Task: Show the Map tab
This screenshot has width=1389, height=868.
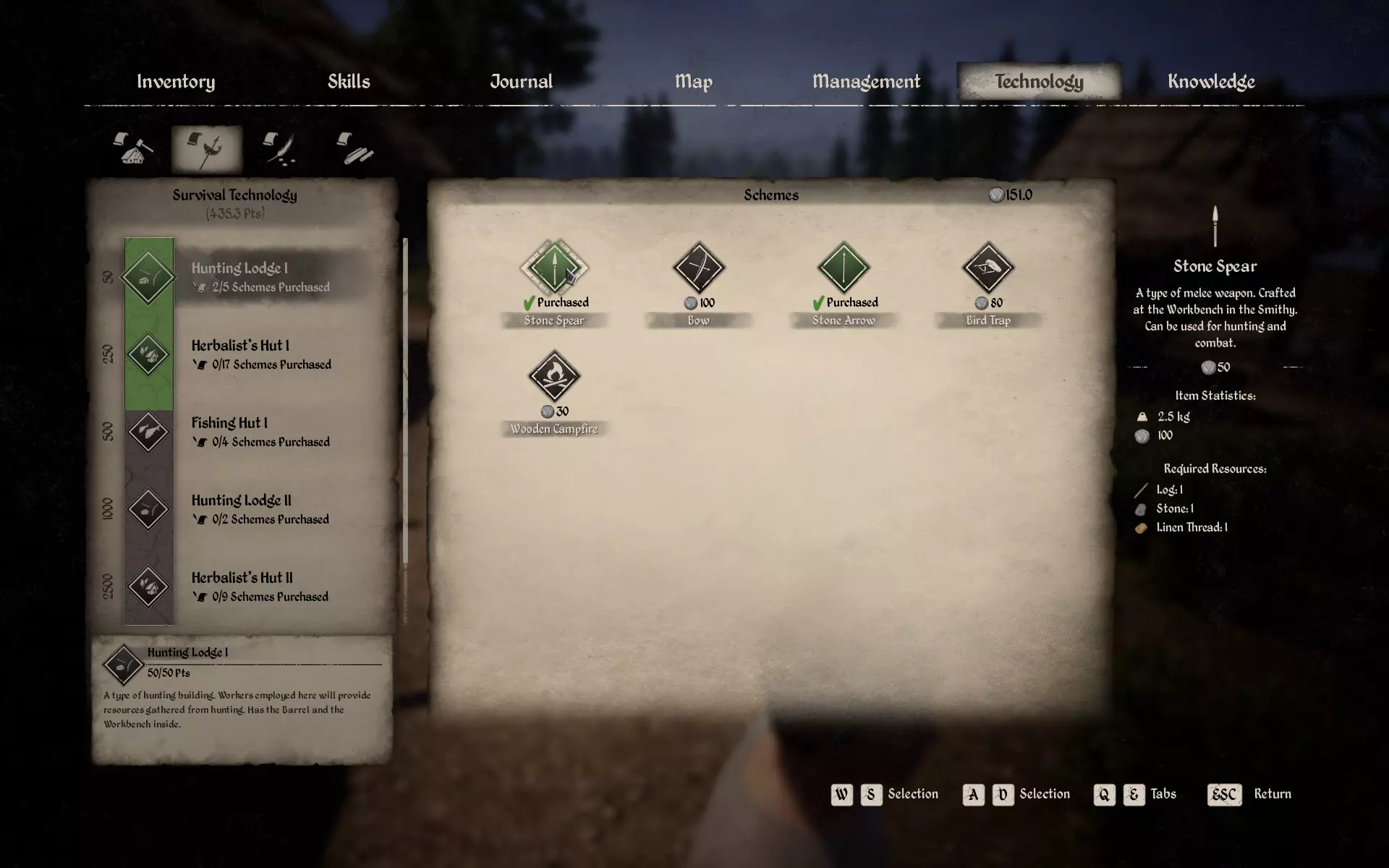Action: [x=694, y=82]
